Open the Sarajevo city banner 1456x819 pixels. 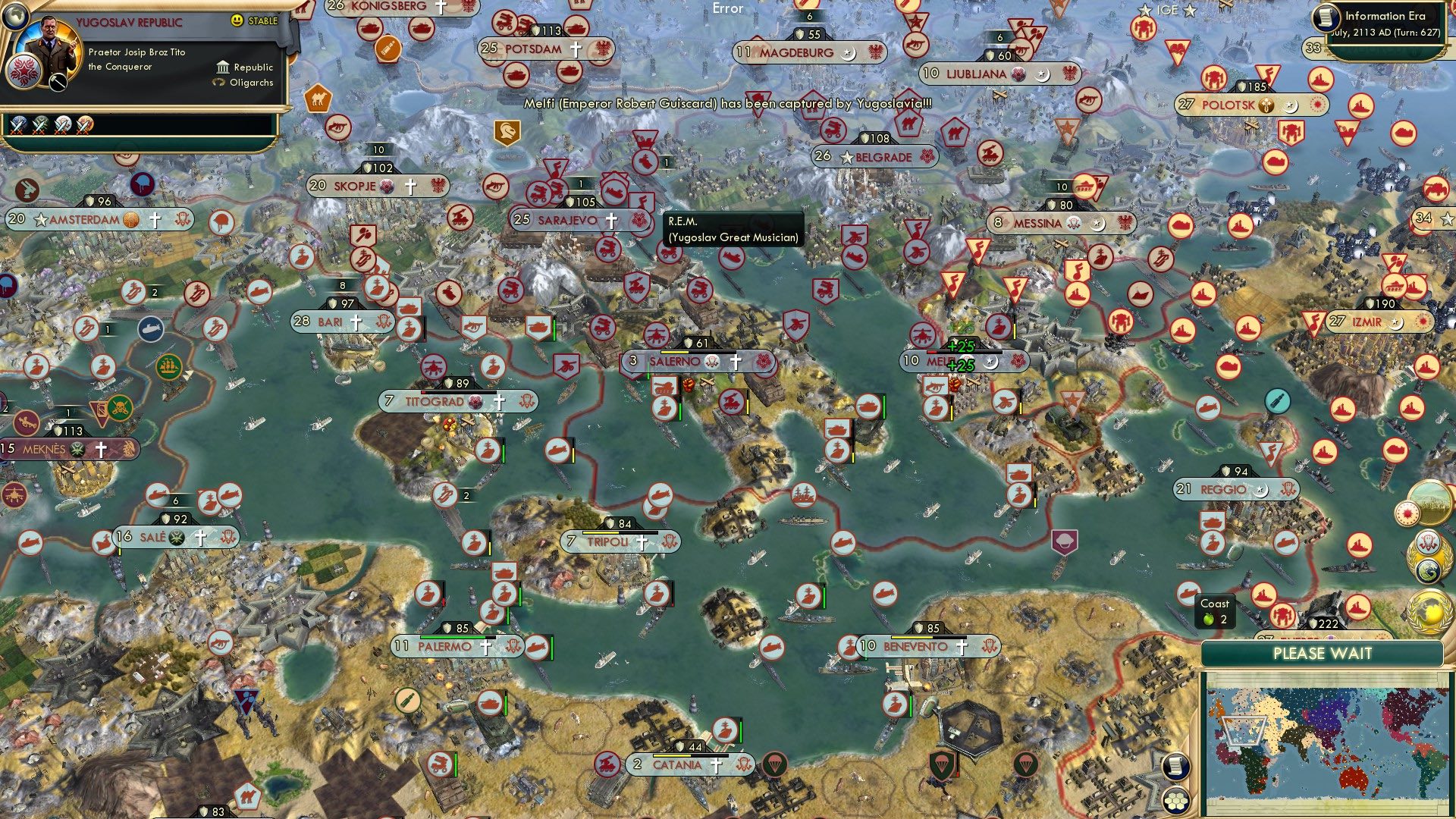[569, 219]
